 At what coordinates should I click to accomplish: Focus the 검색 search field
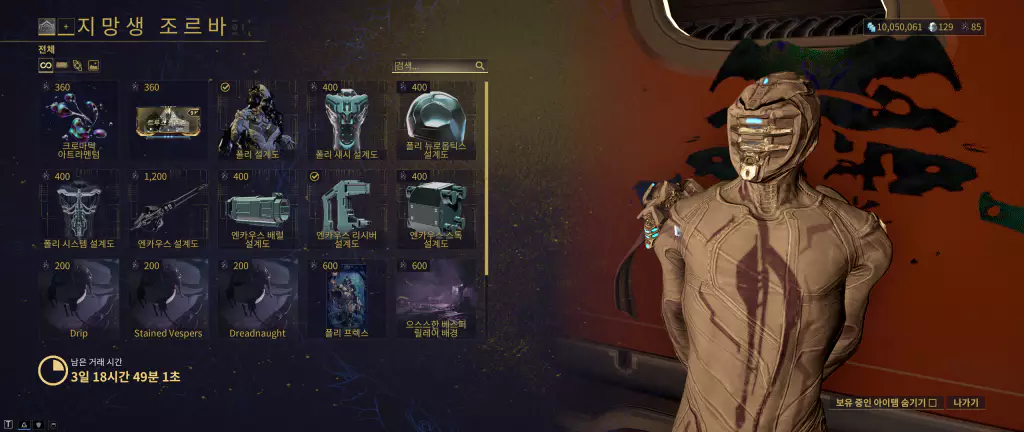434,66
